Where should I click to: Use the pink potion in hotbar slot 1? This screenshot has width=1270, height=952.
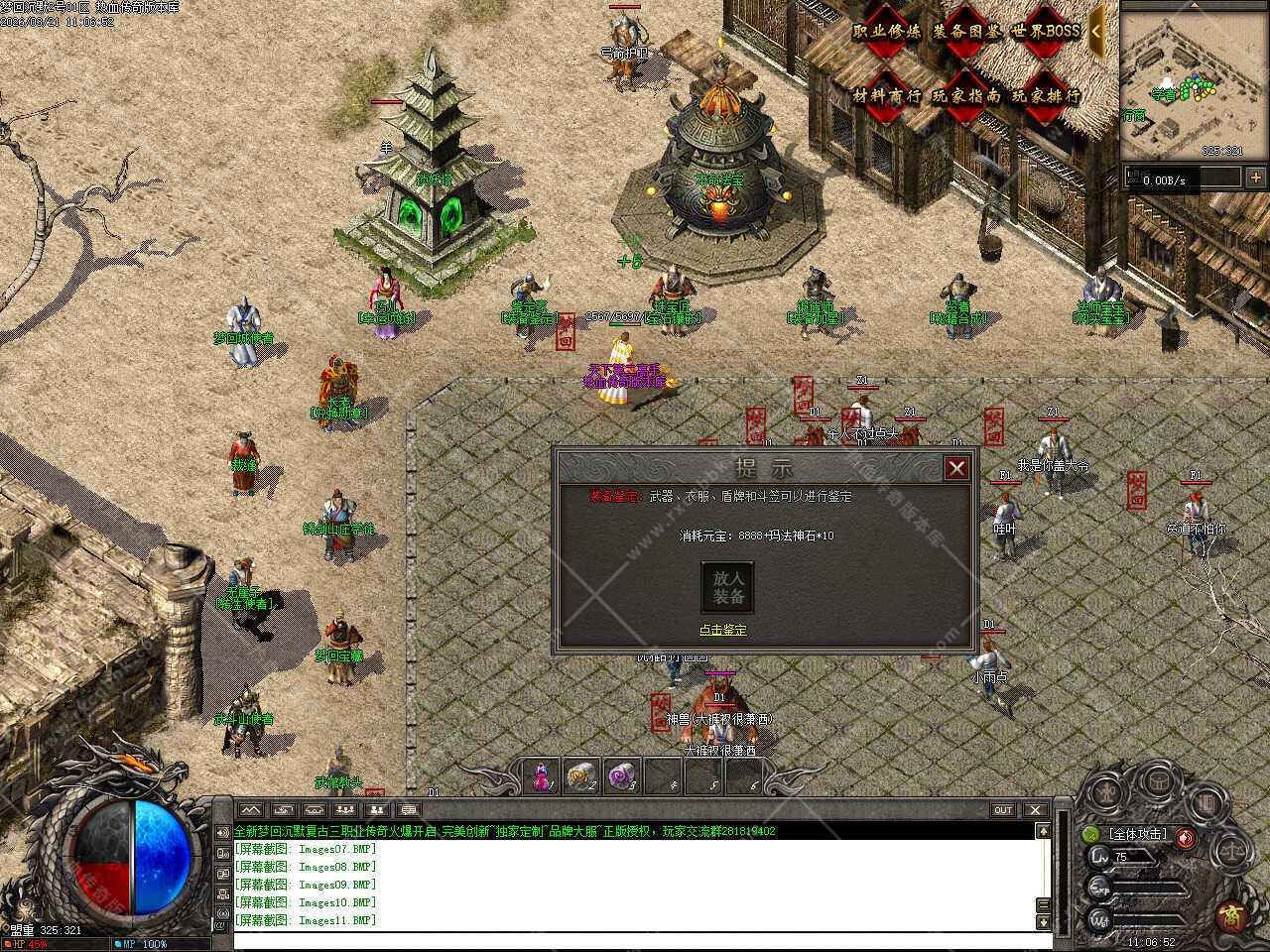pos(541,775)
